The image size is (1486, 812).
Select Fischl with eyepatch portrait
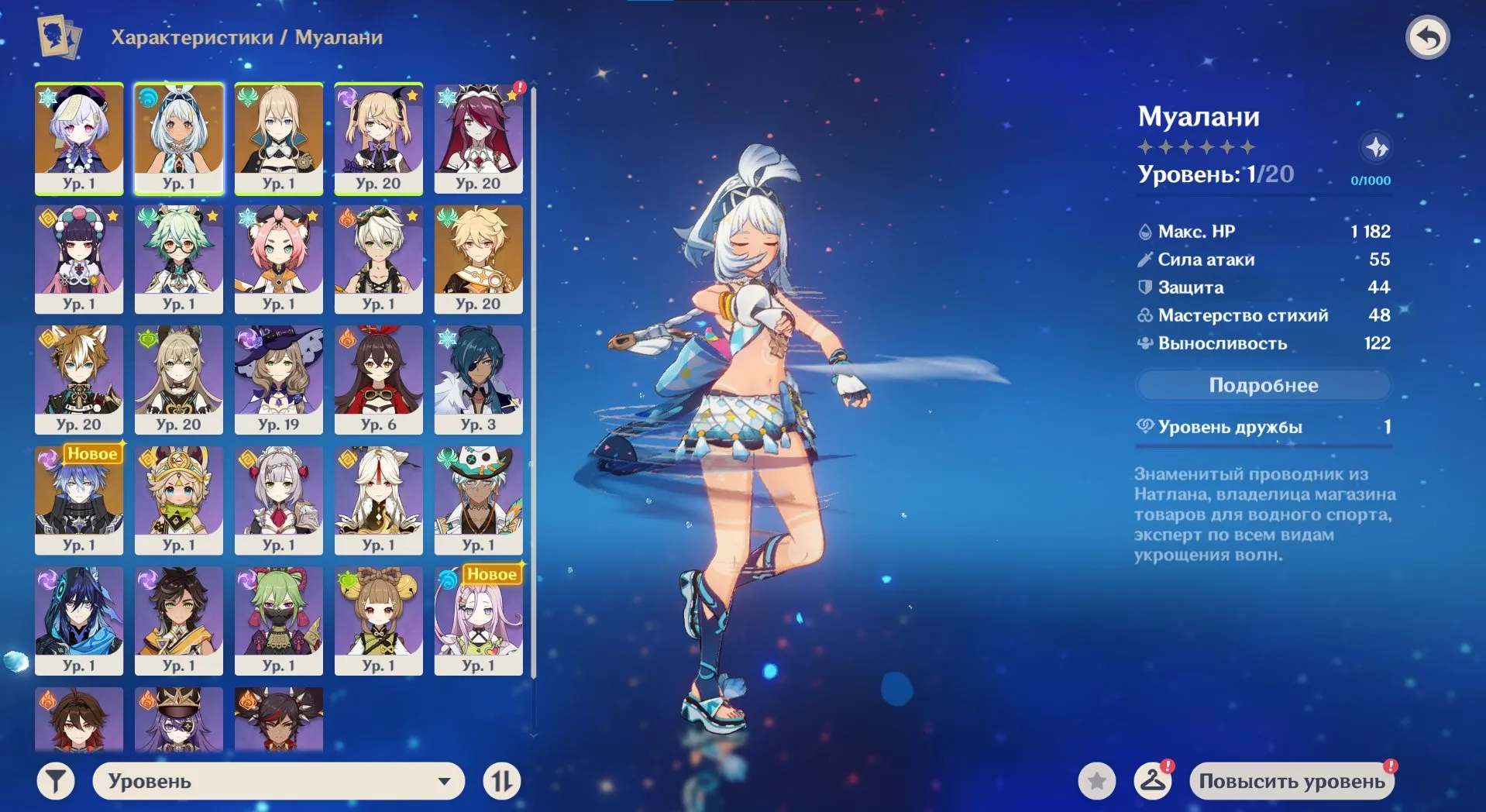pos(379,138)
